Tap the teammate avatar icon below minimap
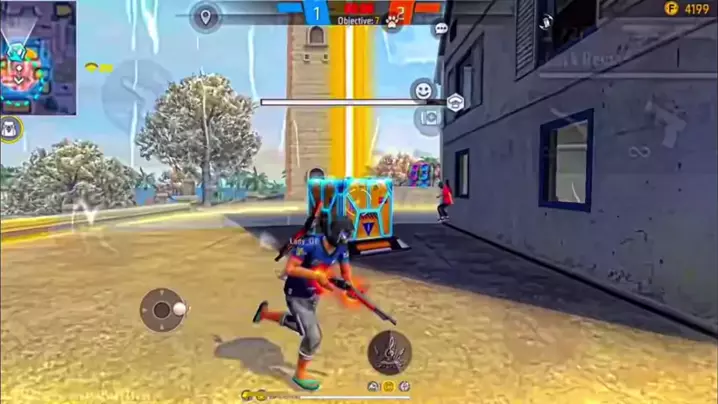This screenshot has height=404, width=718. coord(11,127)
